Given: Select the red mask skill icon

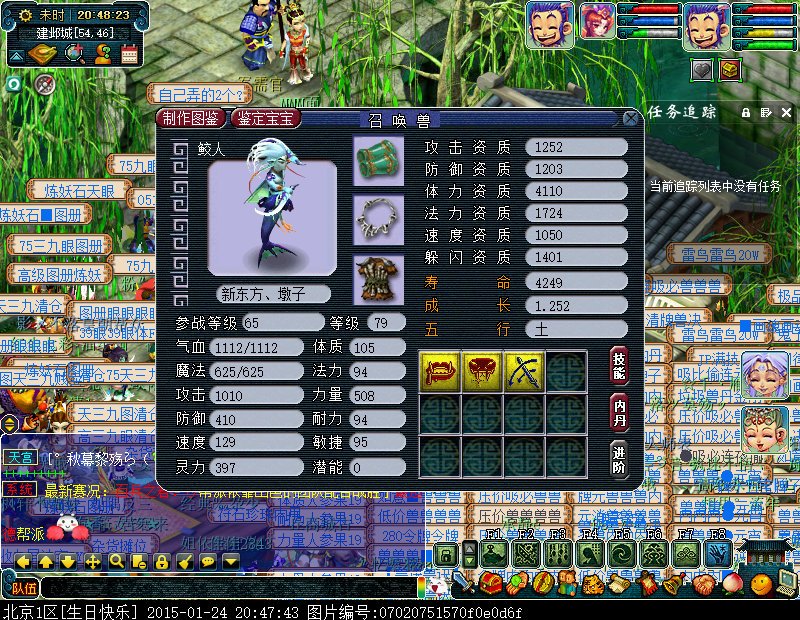Looking at the screenshot, I should pos(481,370).
